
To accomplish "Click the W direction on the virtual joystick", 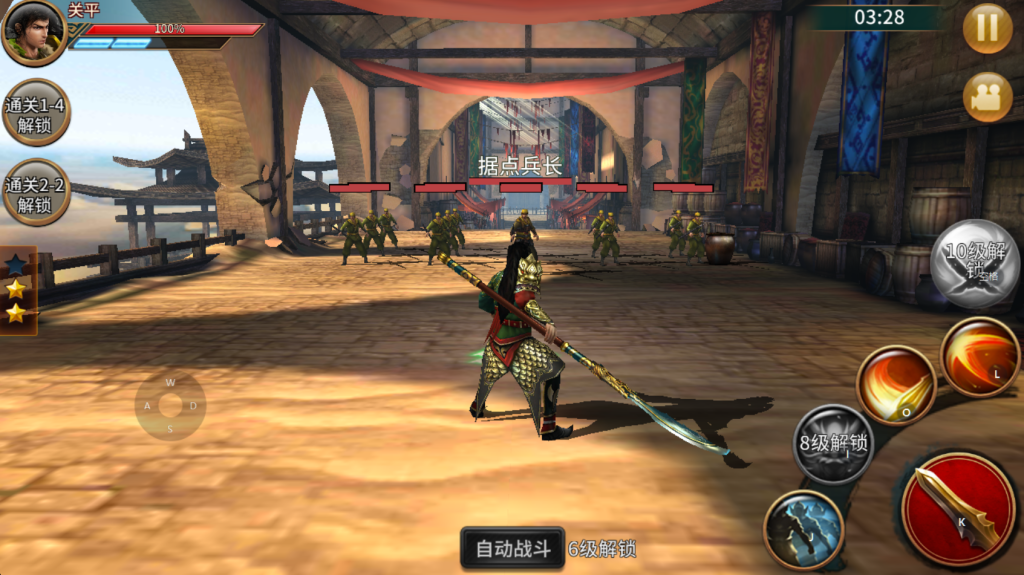I will click(170, 382).
